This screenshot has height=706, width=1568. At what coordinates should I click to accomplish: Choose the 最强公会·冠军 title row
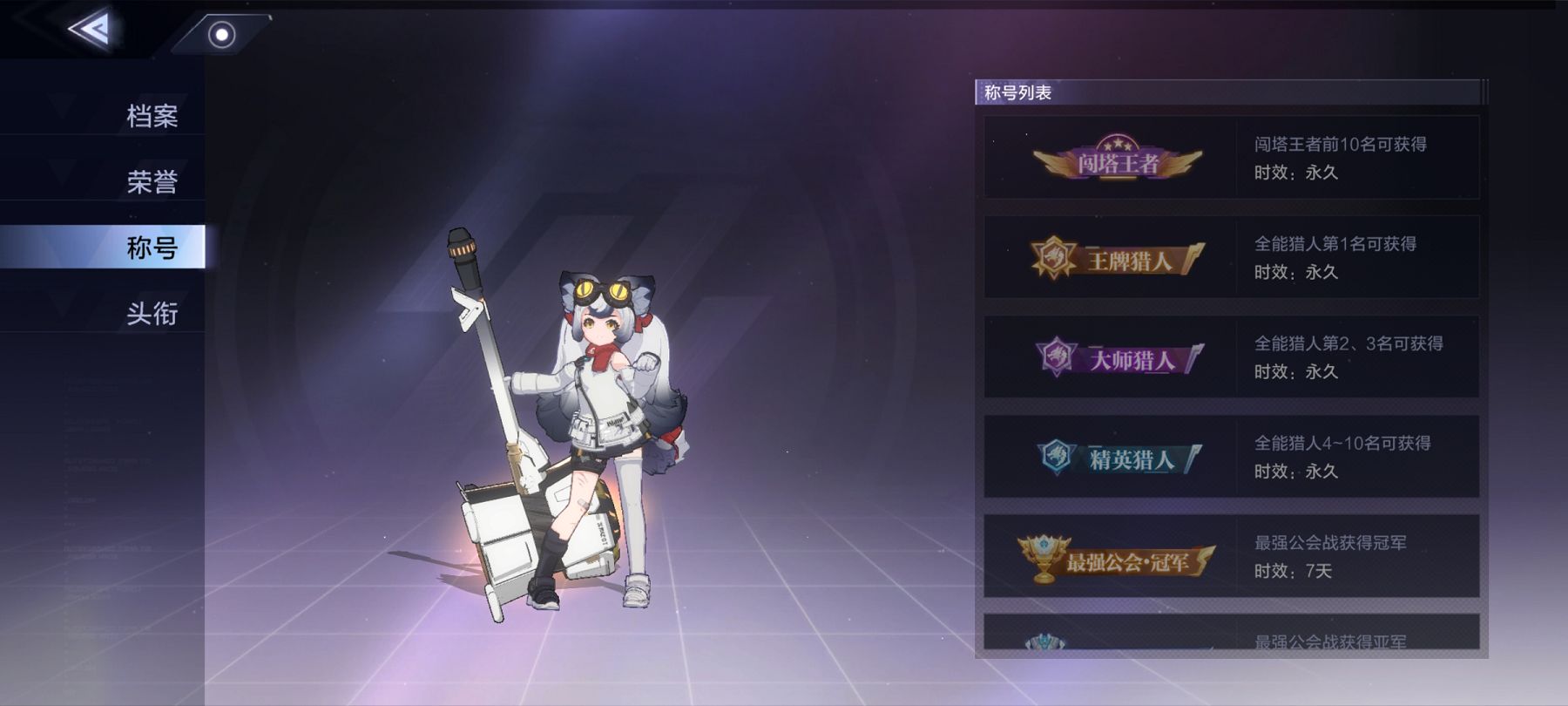pos(1231,556)
